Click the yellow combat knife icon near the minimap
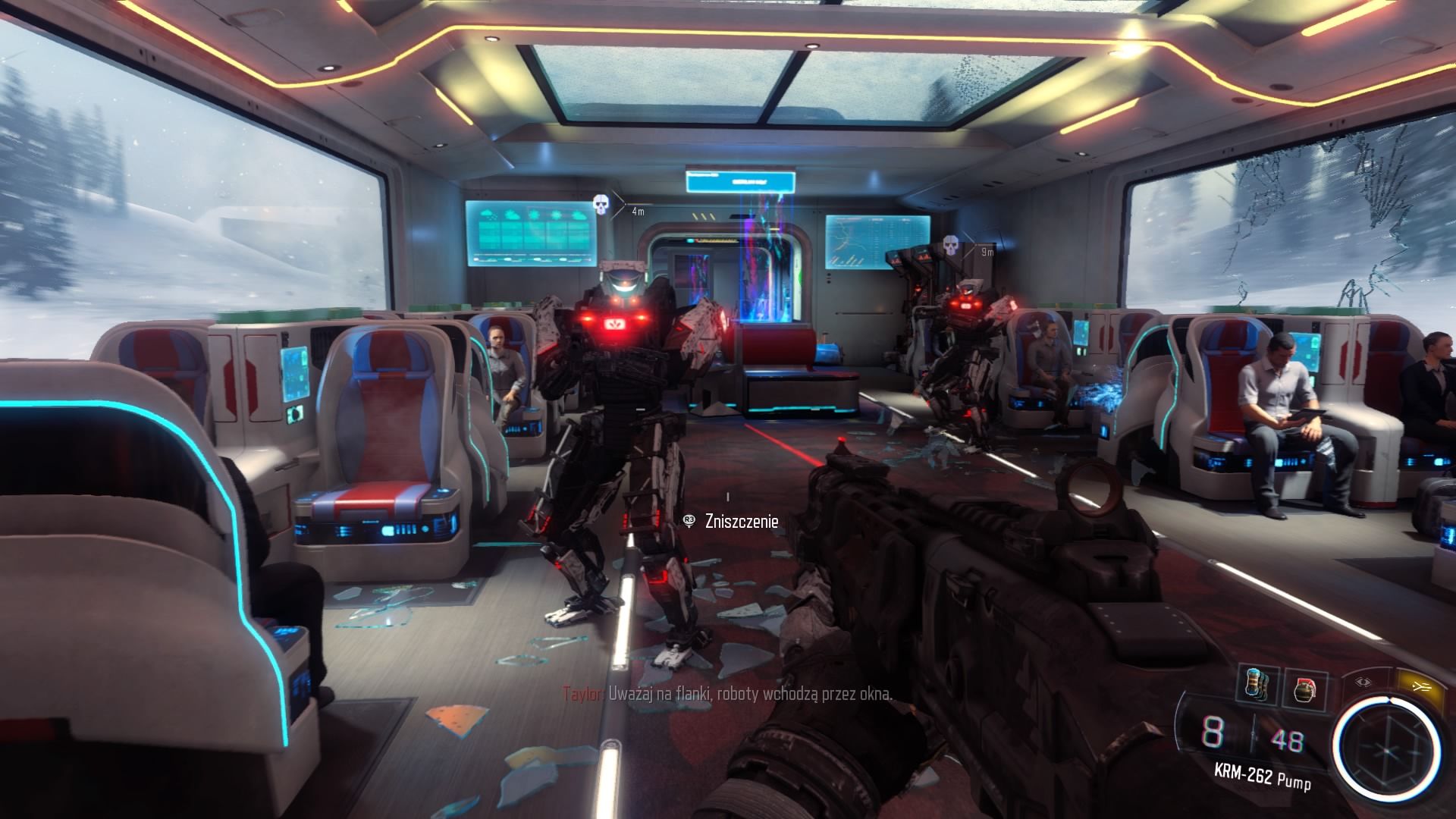This screenshot has height=819, width=1456. click(1421, 686)
